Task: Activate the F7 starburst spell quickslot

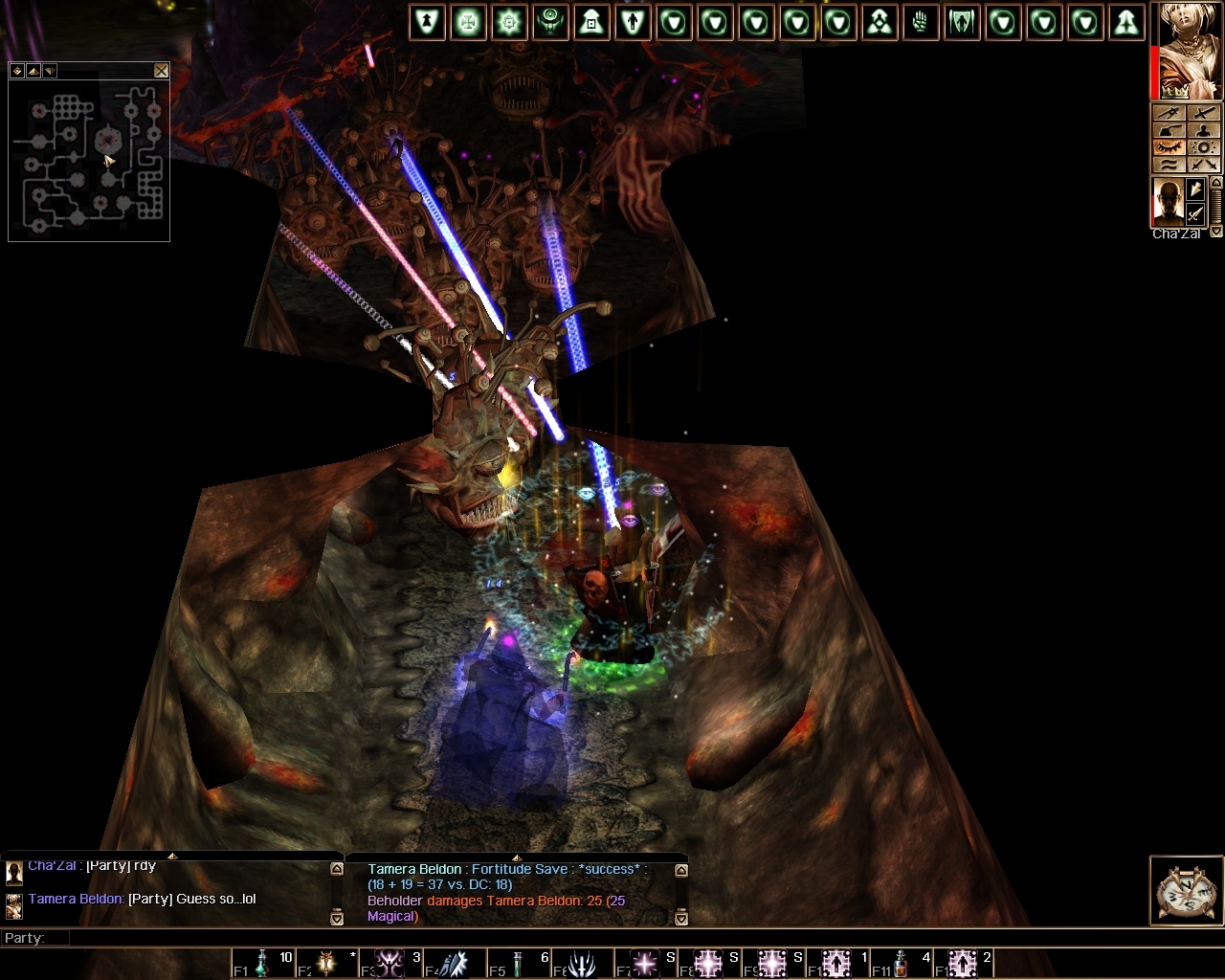Action: click(644, 963)
